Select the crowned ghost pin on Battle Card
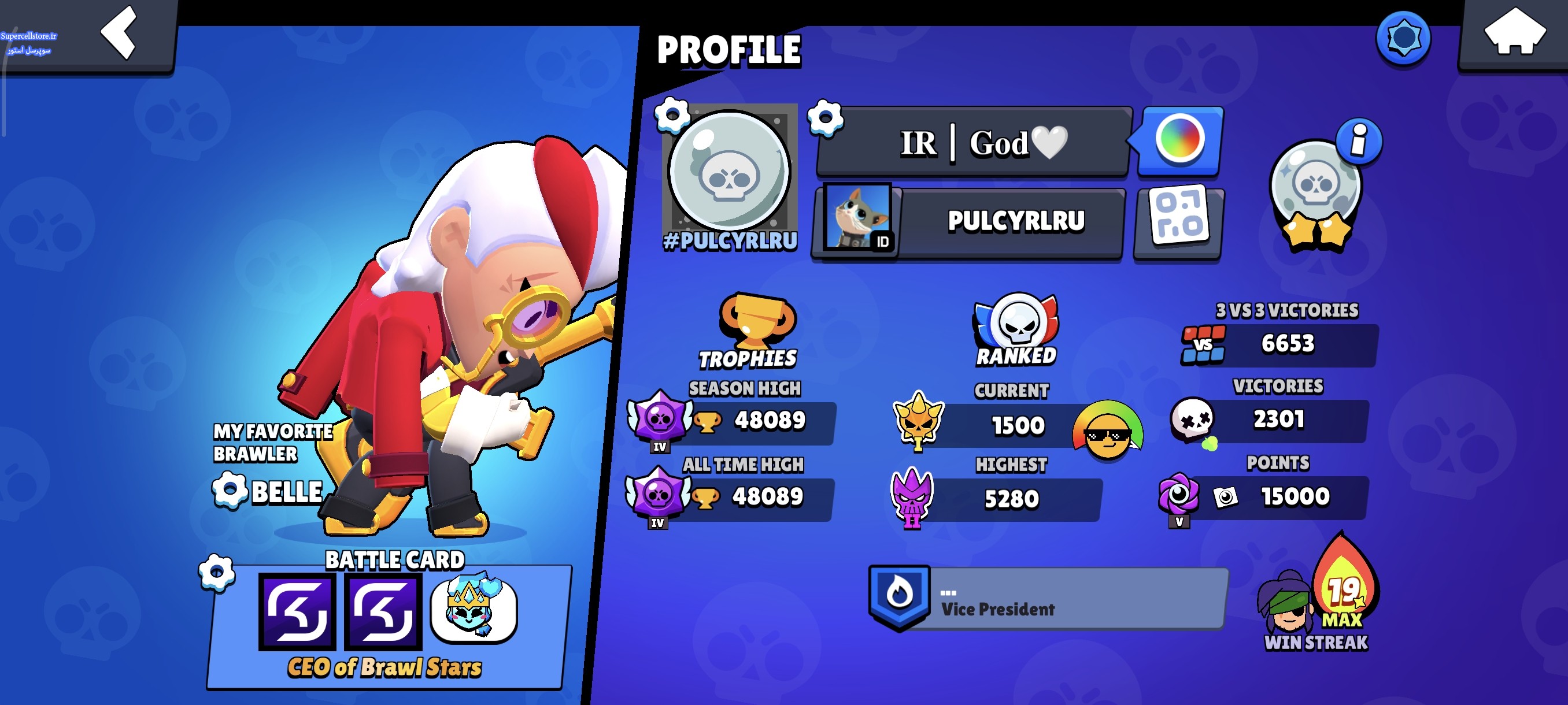Image resolution: width=1568 pixels, height=705 pixels. pyautogui.click(x=474, y=609)
